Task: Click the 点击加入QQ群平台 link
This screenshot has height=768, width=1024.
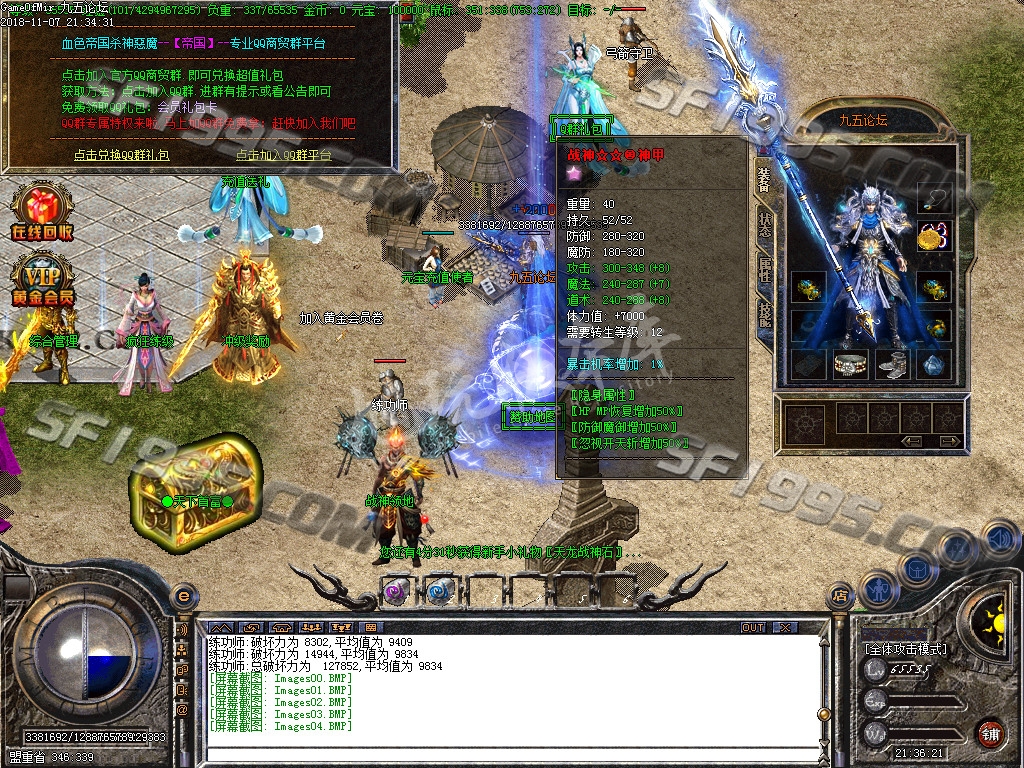Action: [284, 155]
